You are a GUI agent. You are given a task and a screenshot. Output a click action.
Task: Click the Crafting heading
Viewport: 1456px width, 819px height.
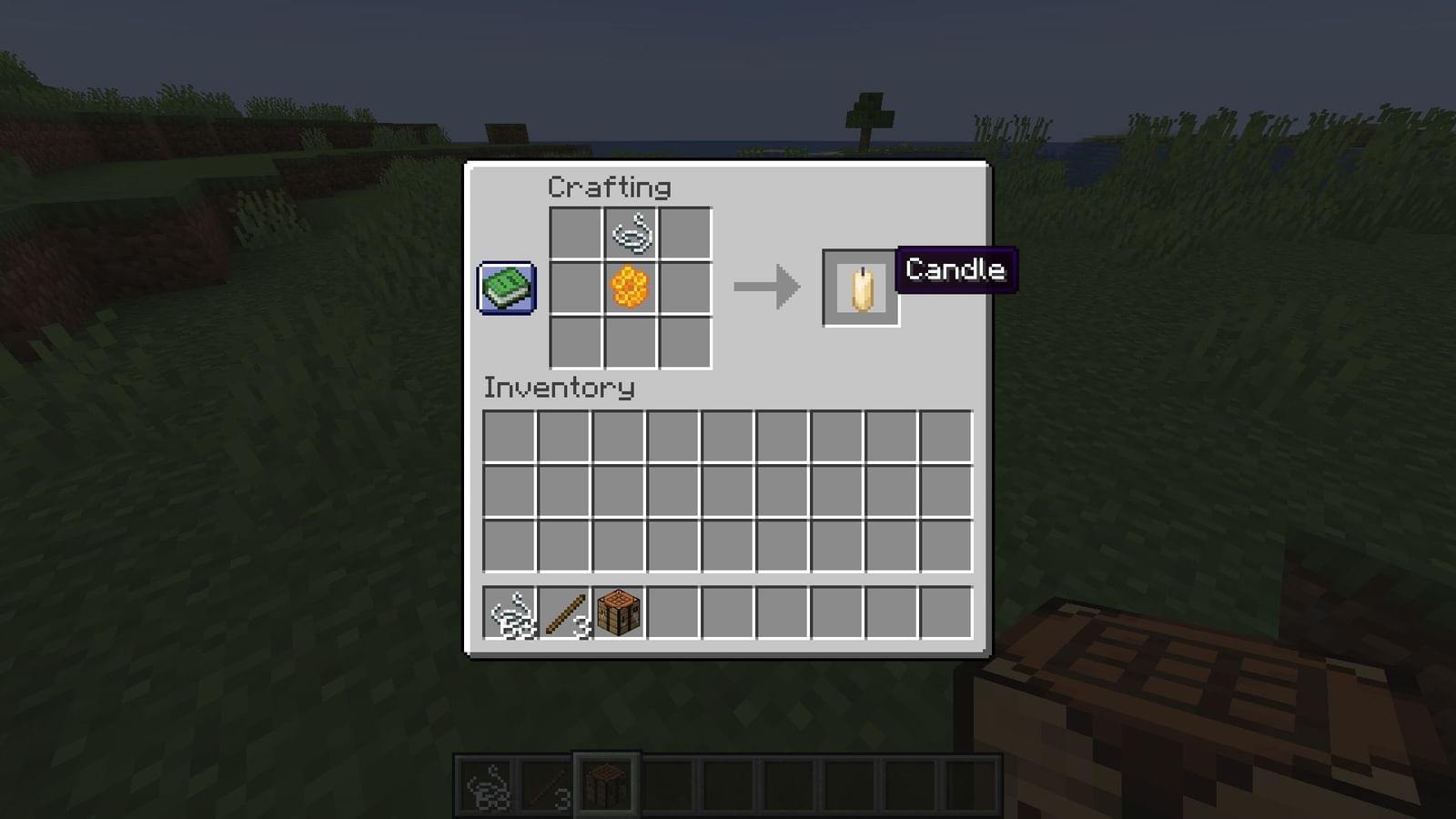coord(608,187)
